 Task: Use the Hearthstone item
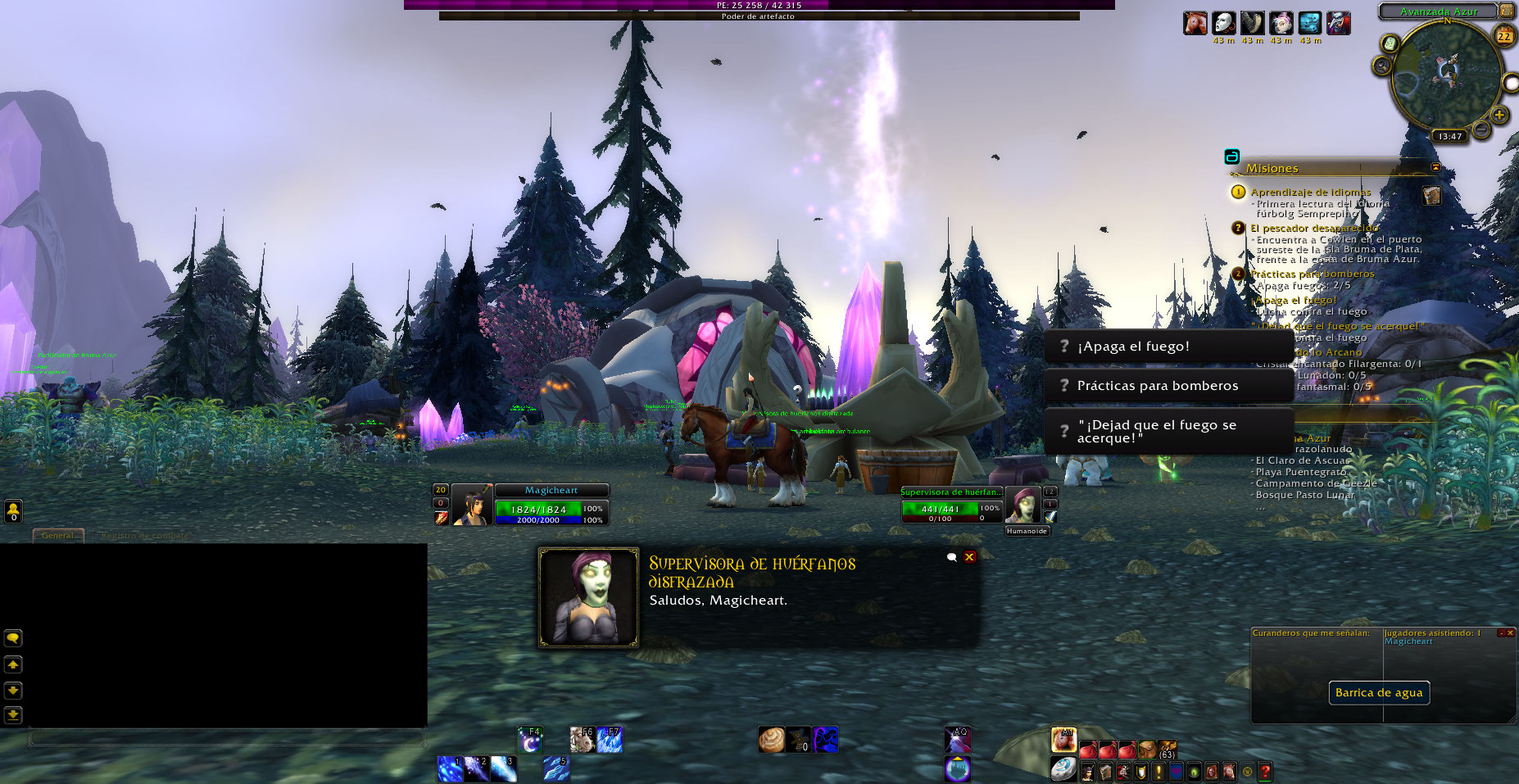[1063, 769]
